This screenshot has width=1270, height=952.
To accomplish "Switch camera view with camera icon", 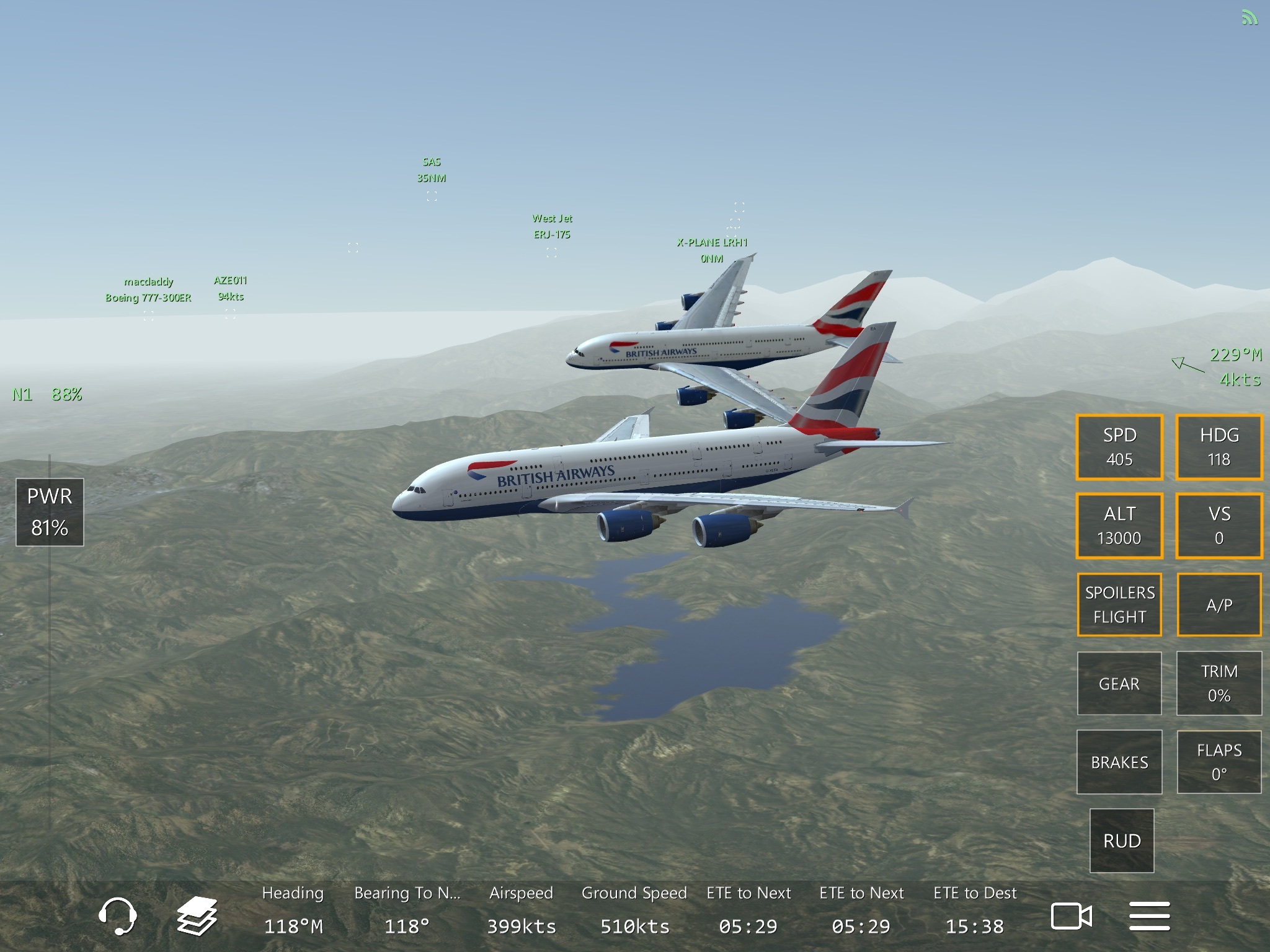I will (x=1071, y=916).
